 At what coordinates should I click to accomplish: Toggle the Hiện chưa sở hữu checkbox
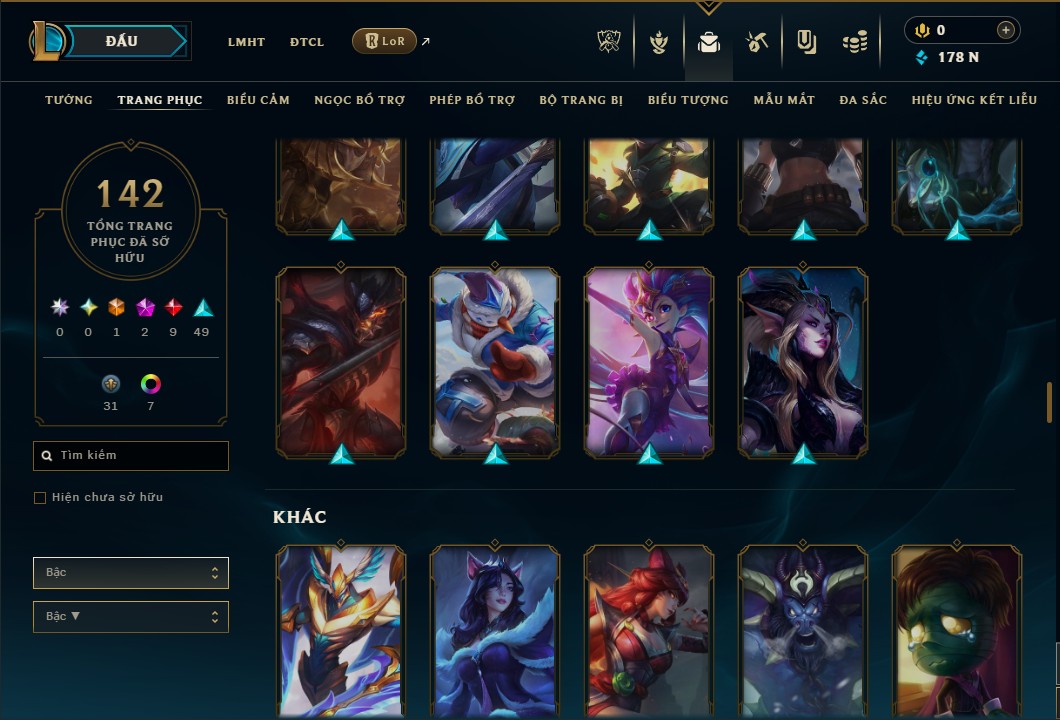coord(40,498)
